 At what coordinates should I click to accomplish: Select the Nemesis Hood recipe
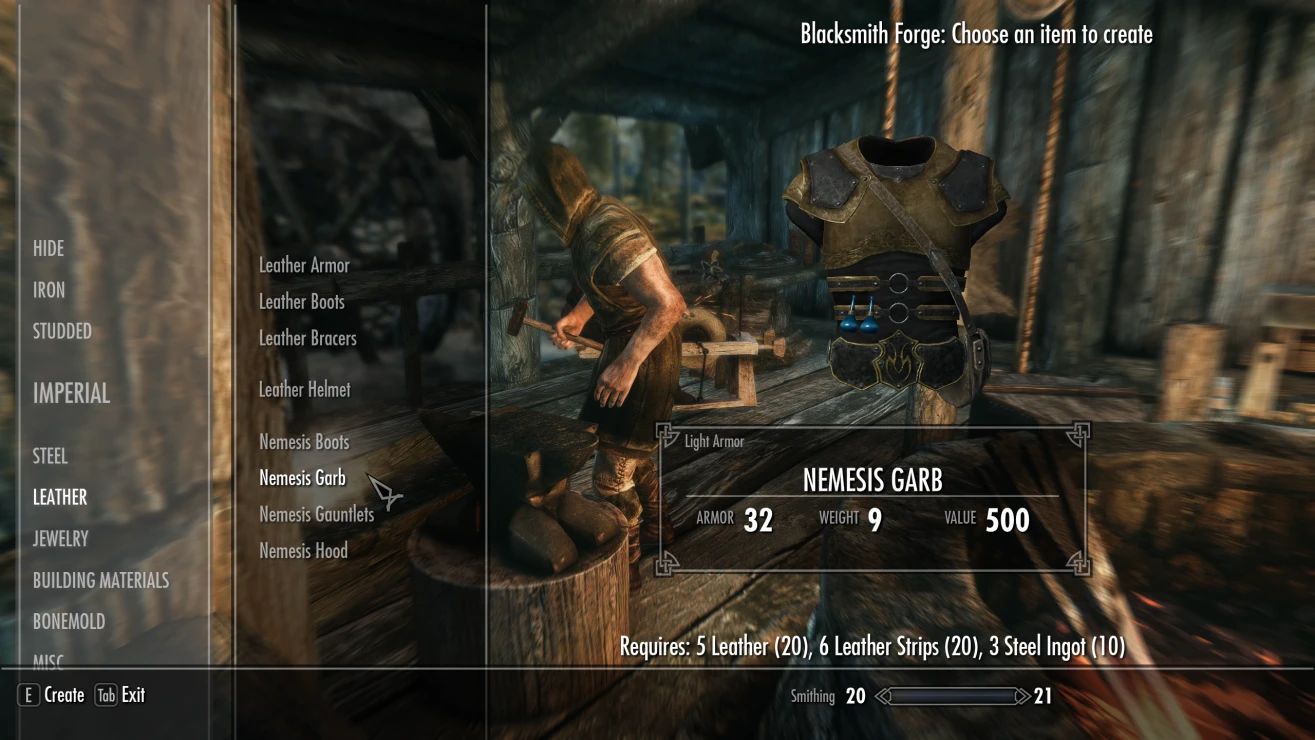[303, 550]
